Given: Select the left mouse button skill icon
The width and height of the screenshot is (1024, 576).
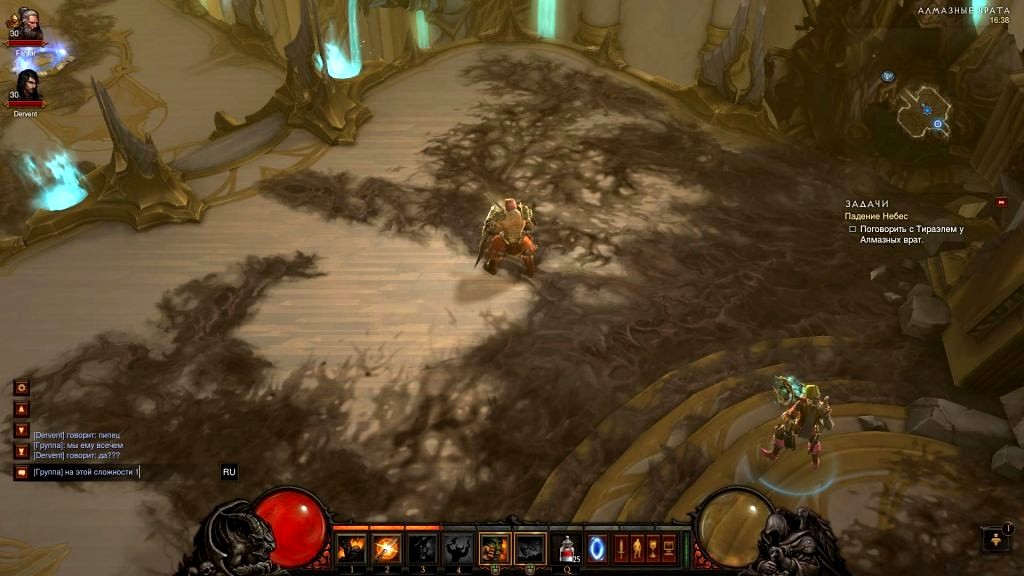Looking at the screenshot, I should (x=494, y=548).
